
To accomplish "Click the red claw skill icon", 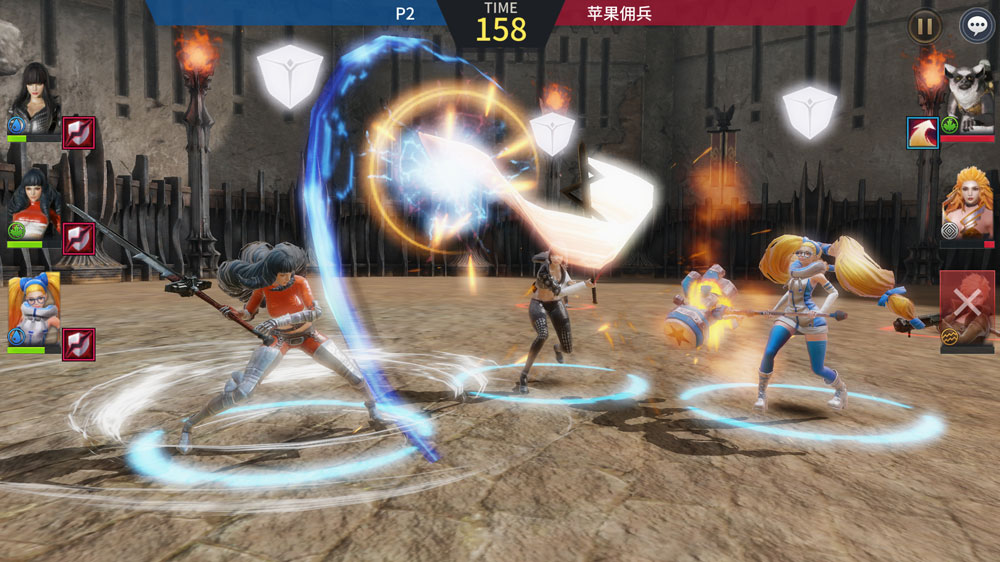I will pos(921,132).
